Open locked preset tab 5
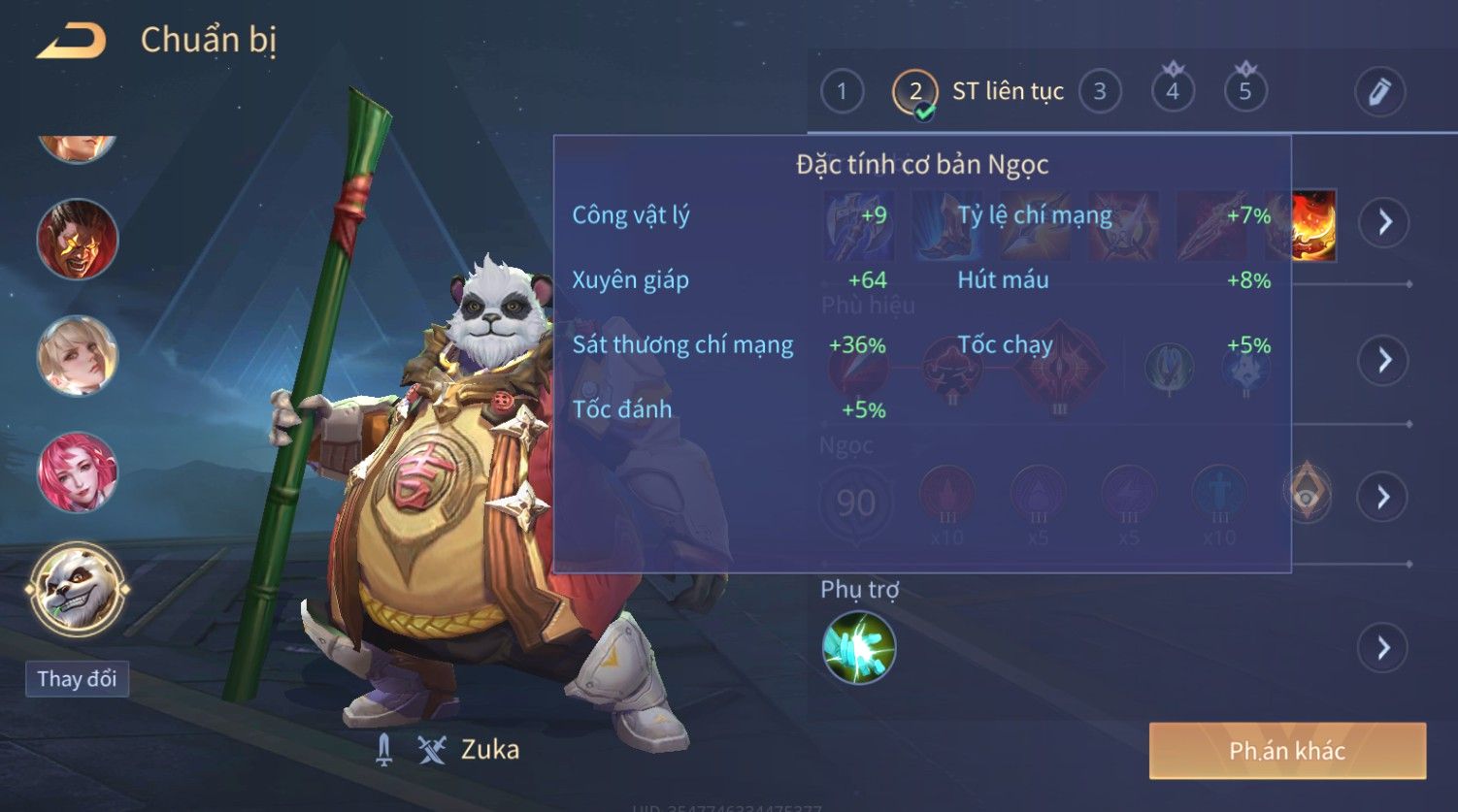This screenshot has height=812, width=1458. 1245,92
